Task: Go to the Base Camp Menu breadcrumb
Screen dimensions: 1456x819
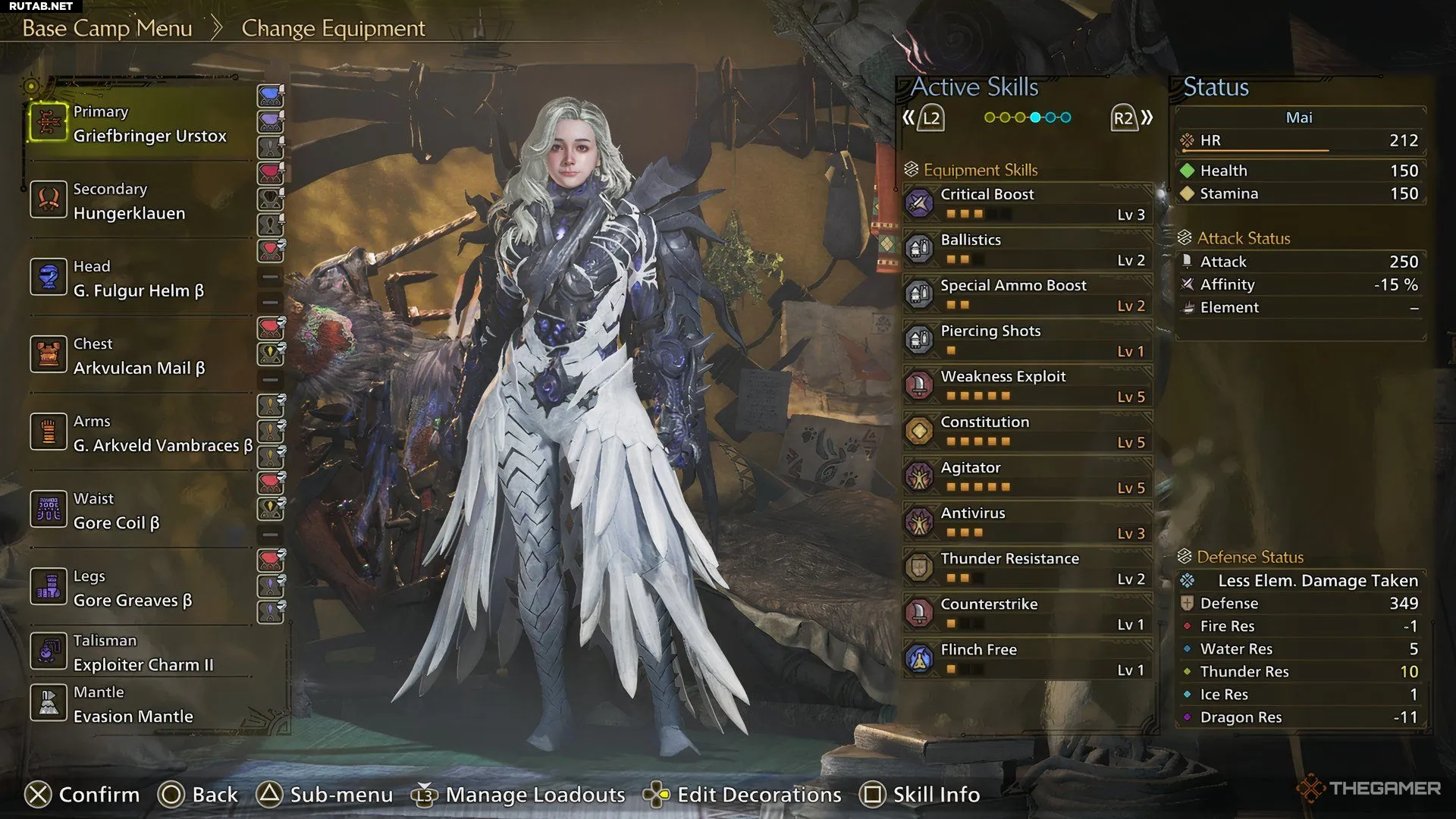Action: (107, 28)
